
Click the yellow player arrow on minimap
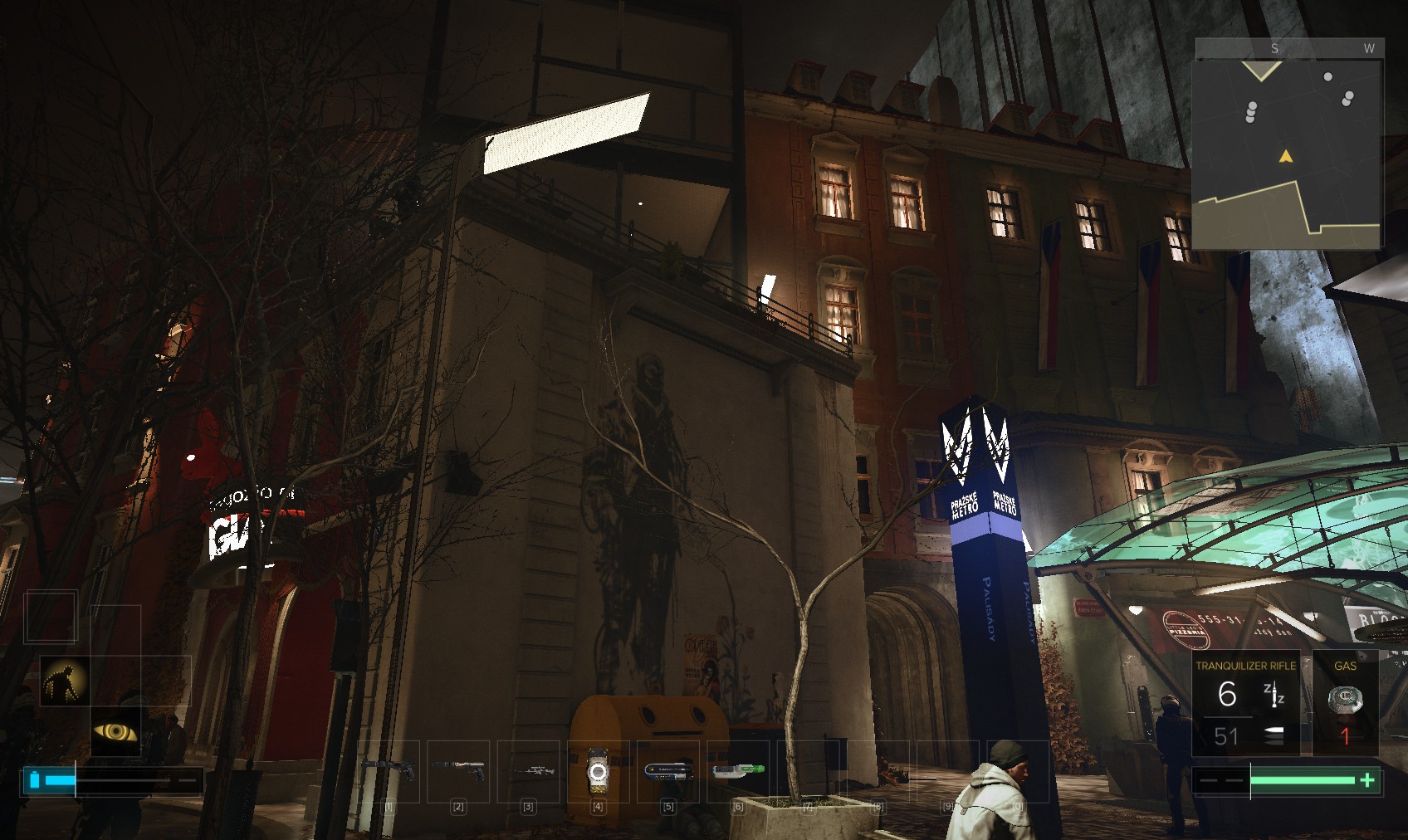pyautogui.click(x=1286, y=156)
